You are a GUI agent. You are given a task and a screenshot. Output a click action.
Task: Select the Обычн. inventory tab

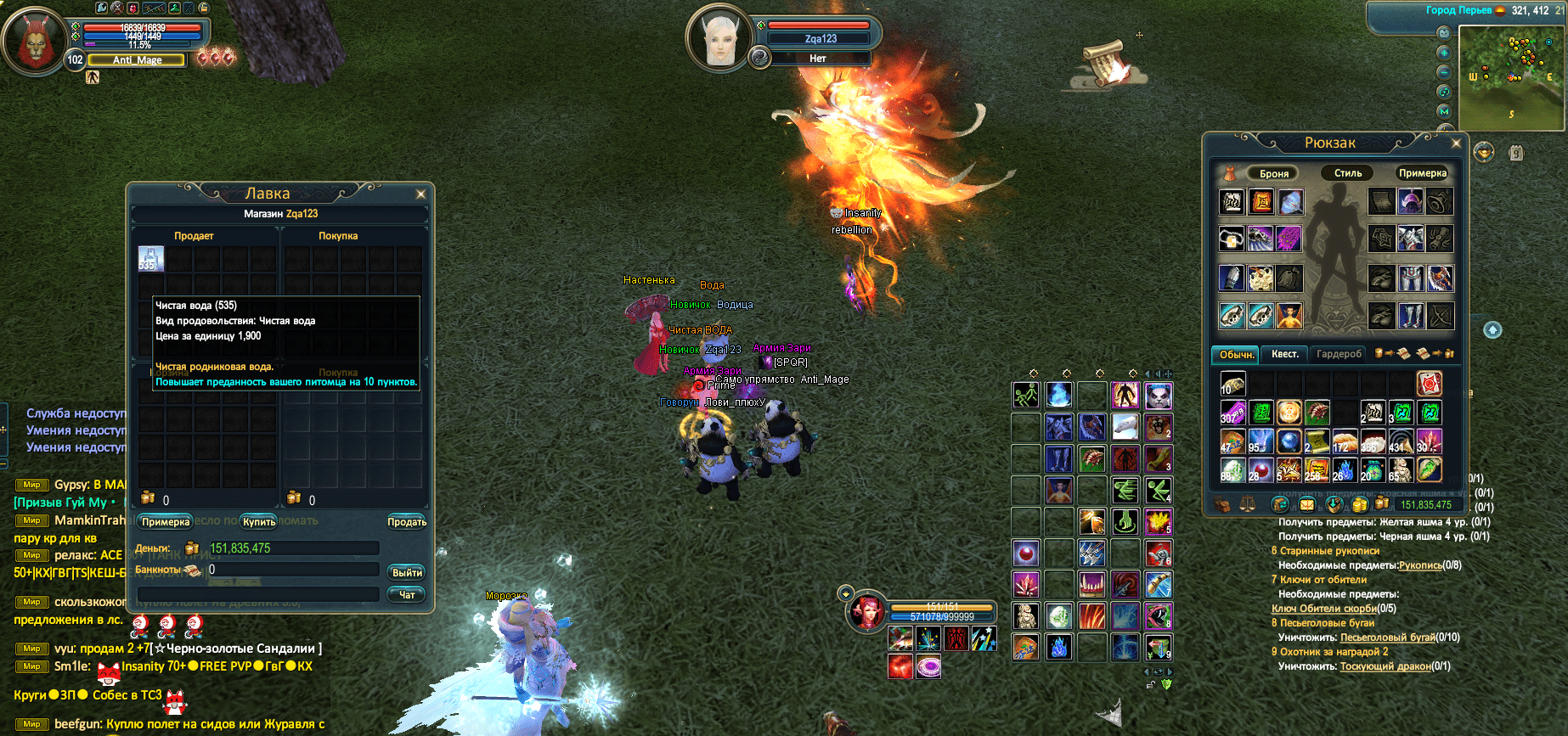(x=1236, y=354)
